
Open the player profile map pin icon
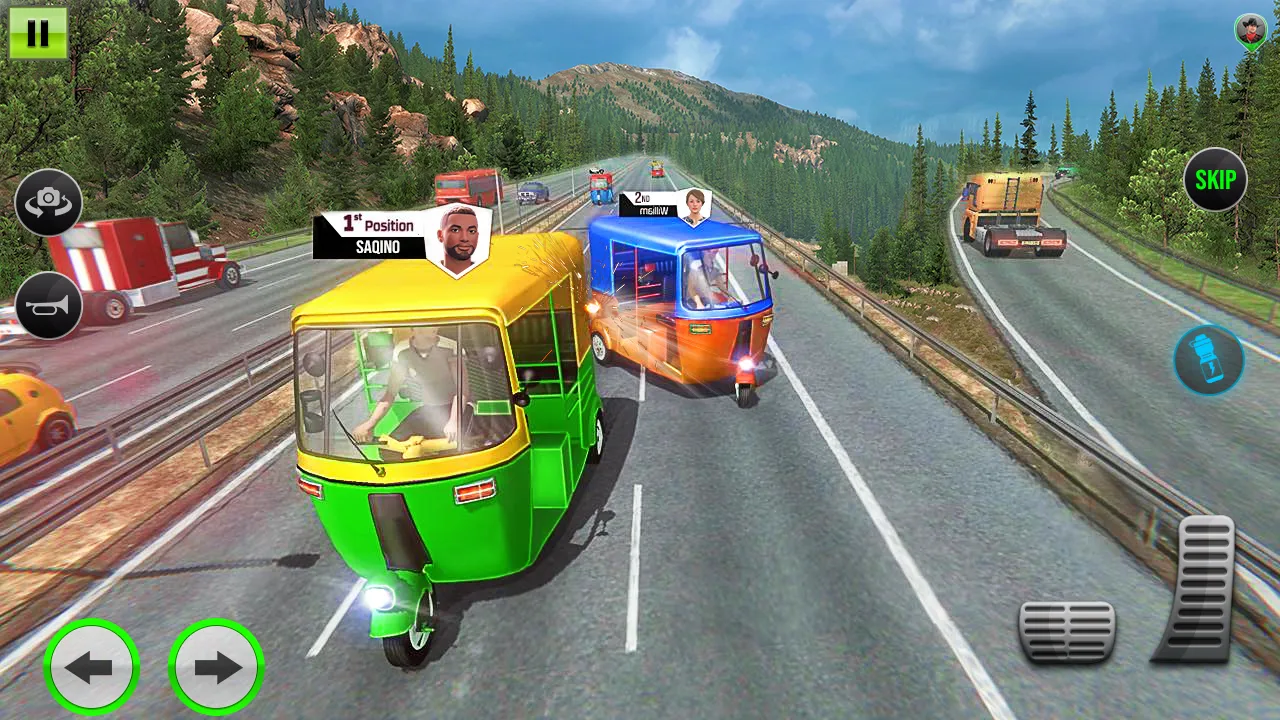(x=1250, y=33)
